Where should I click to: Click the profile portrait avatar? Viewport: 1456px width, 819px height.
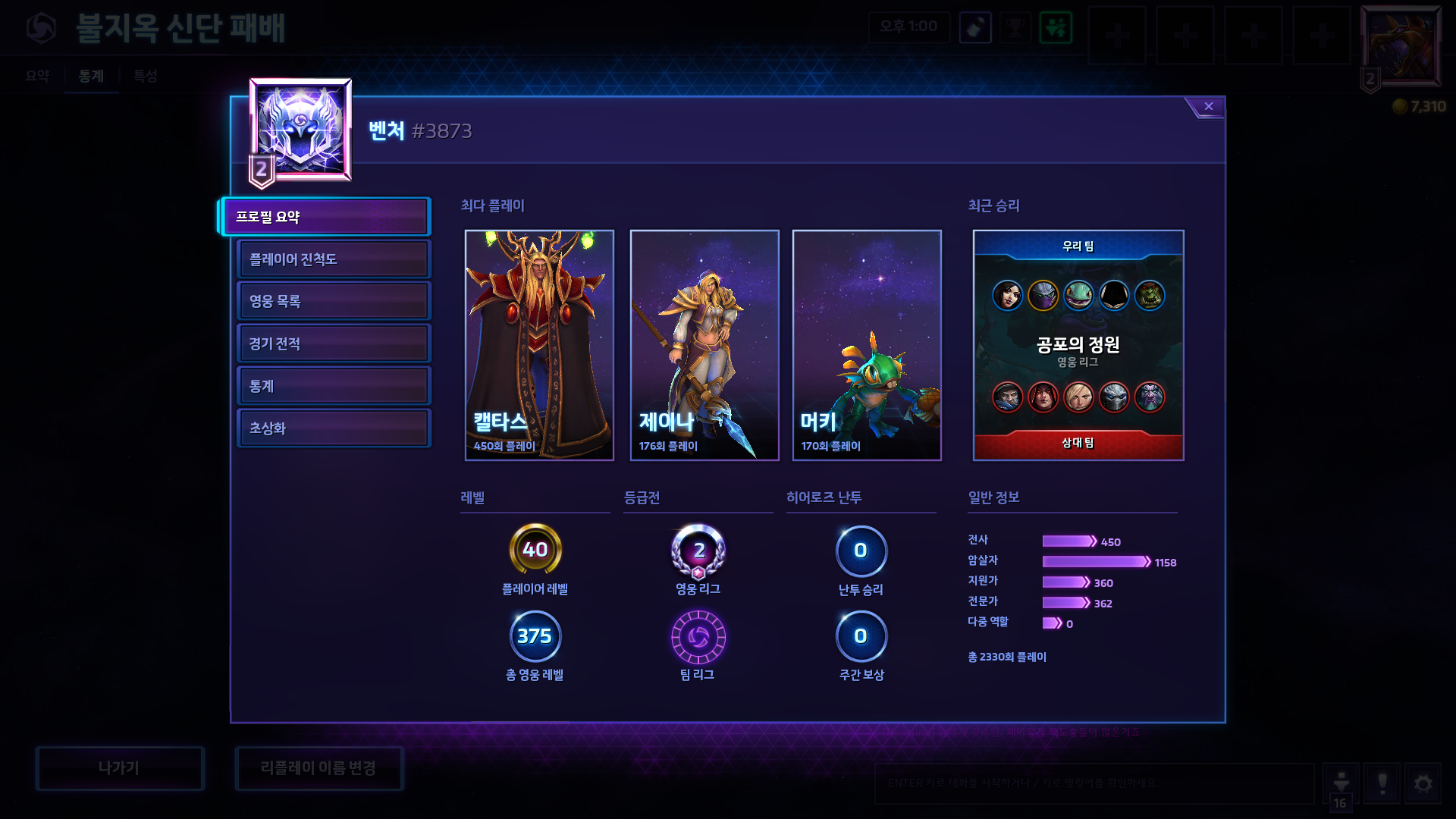coord(300,130)
